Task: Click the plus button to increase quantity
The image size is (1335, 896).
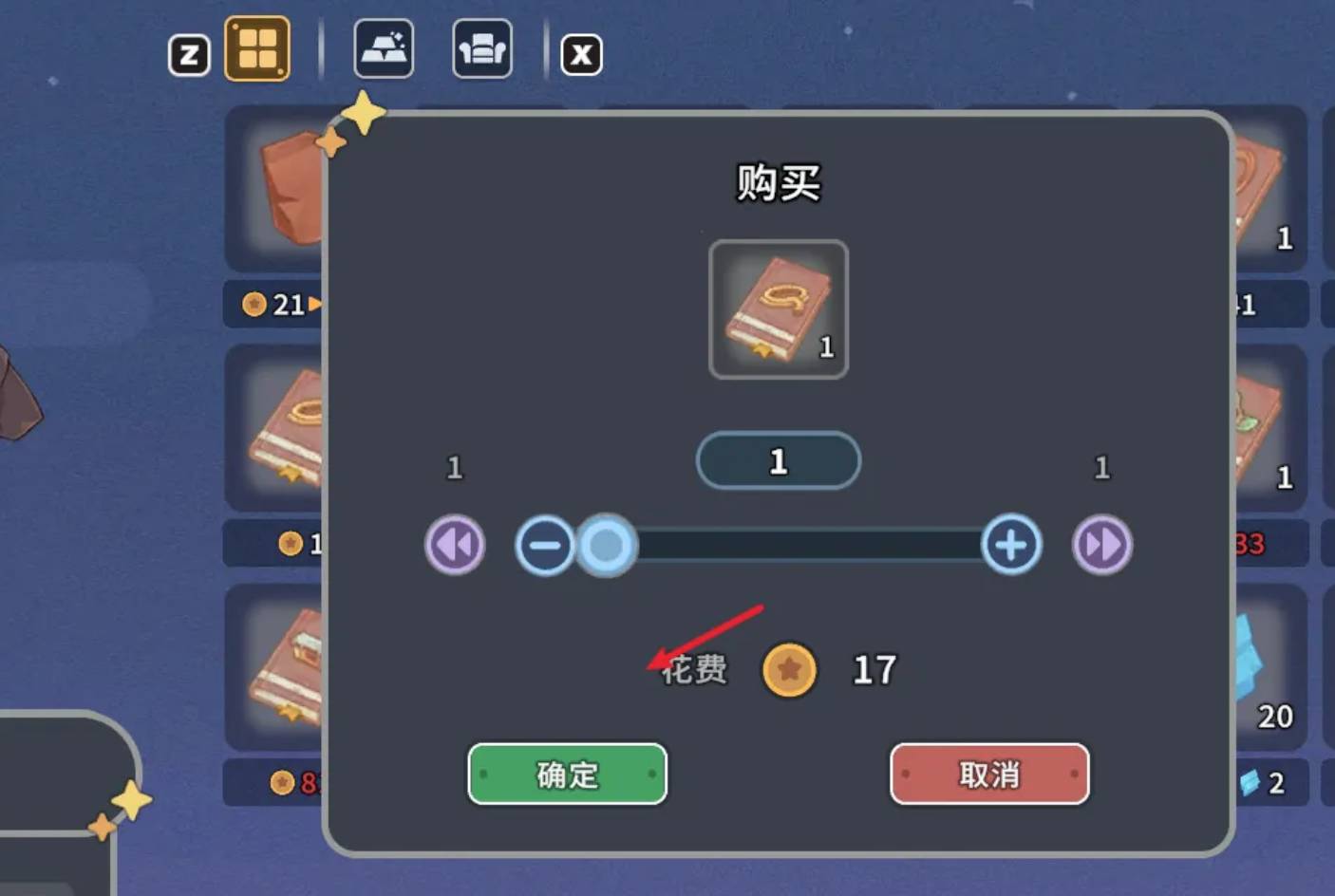Action: (1009, 544)
